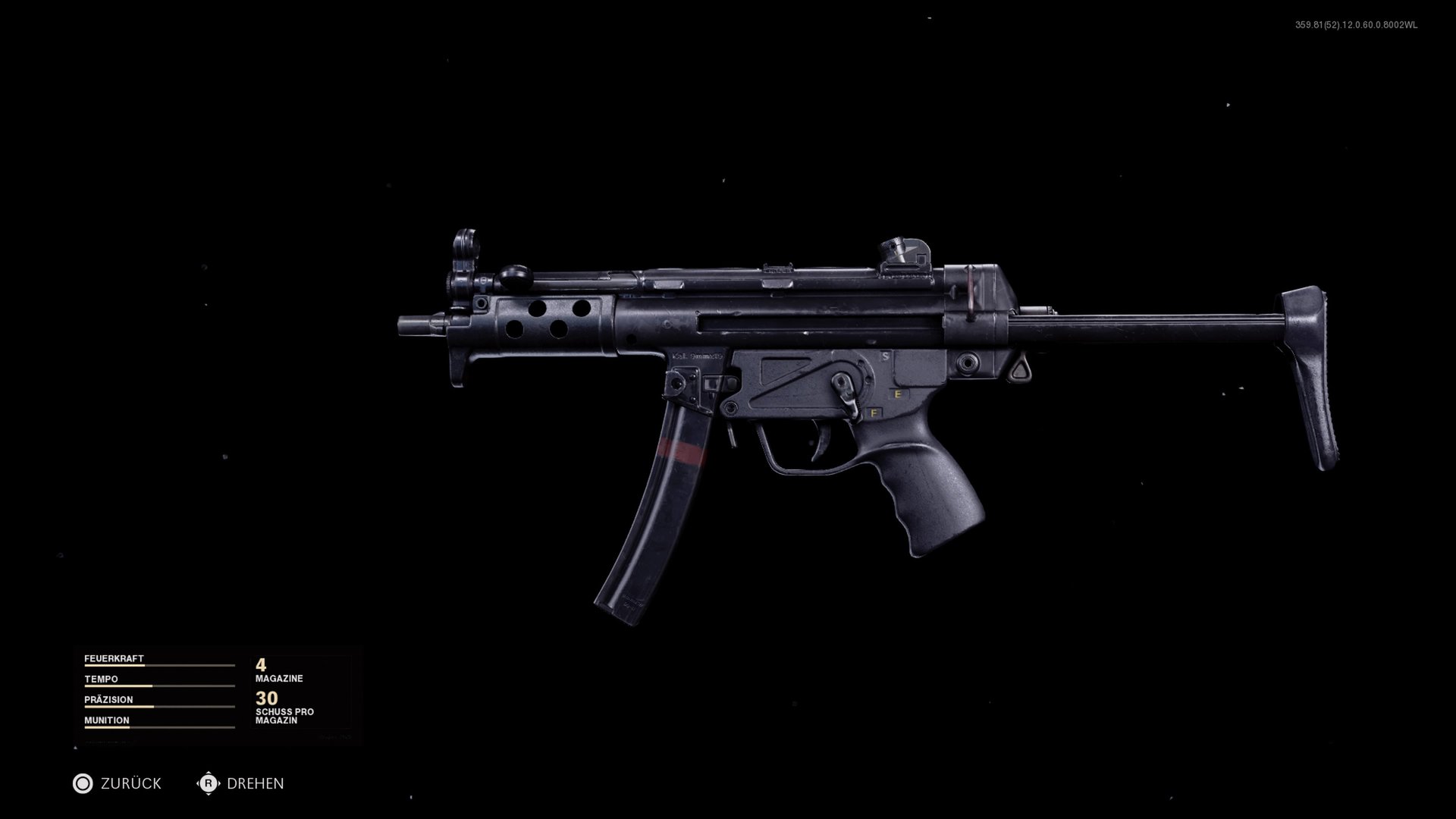Expand the MUNITION stat row
This screenshot has height=819, width=1456.
107,720
